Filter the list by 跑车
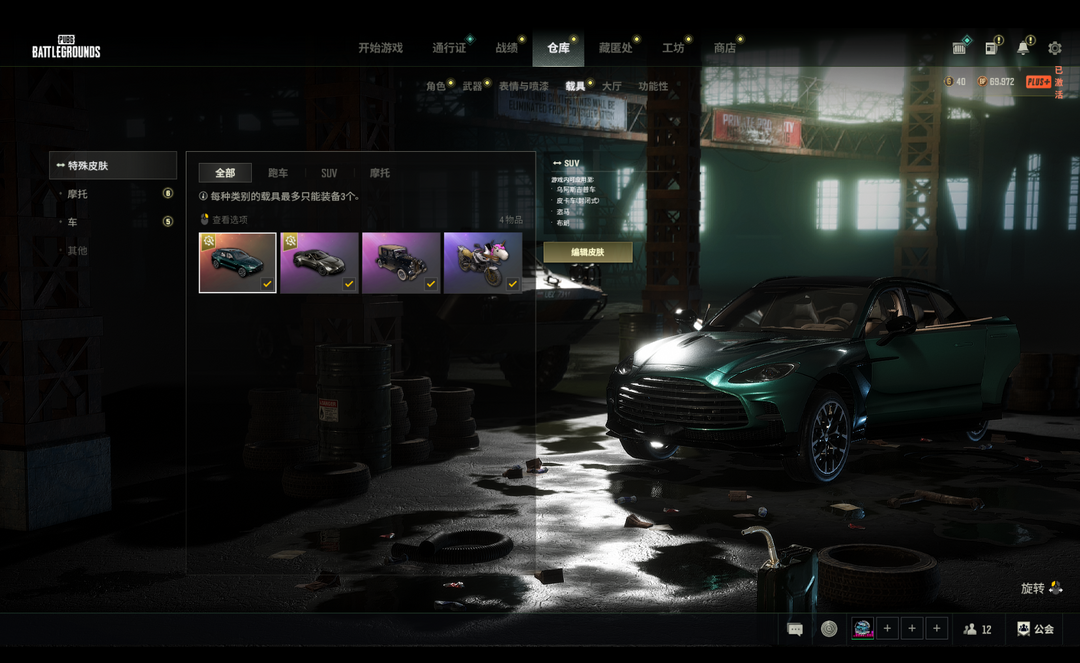The image size is (1080, 663). click(x=278, y=173)
